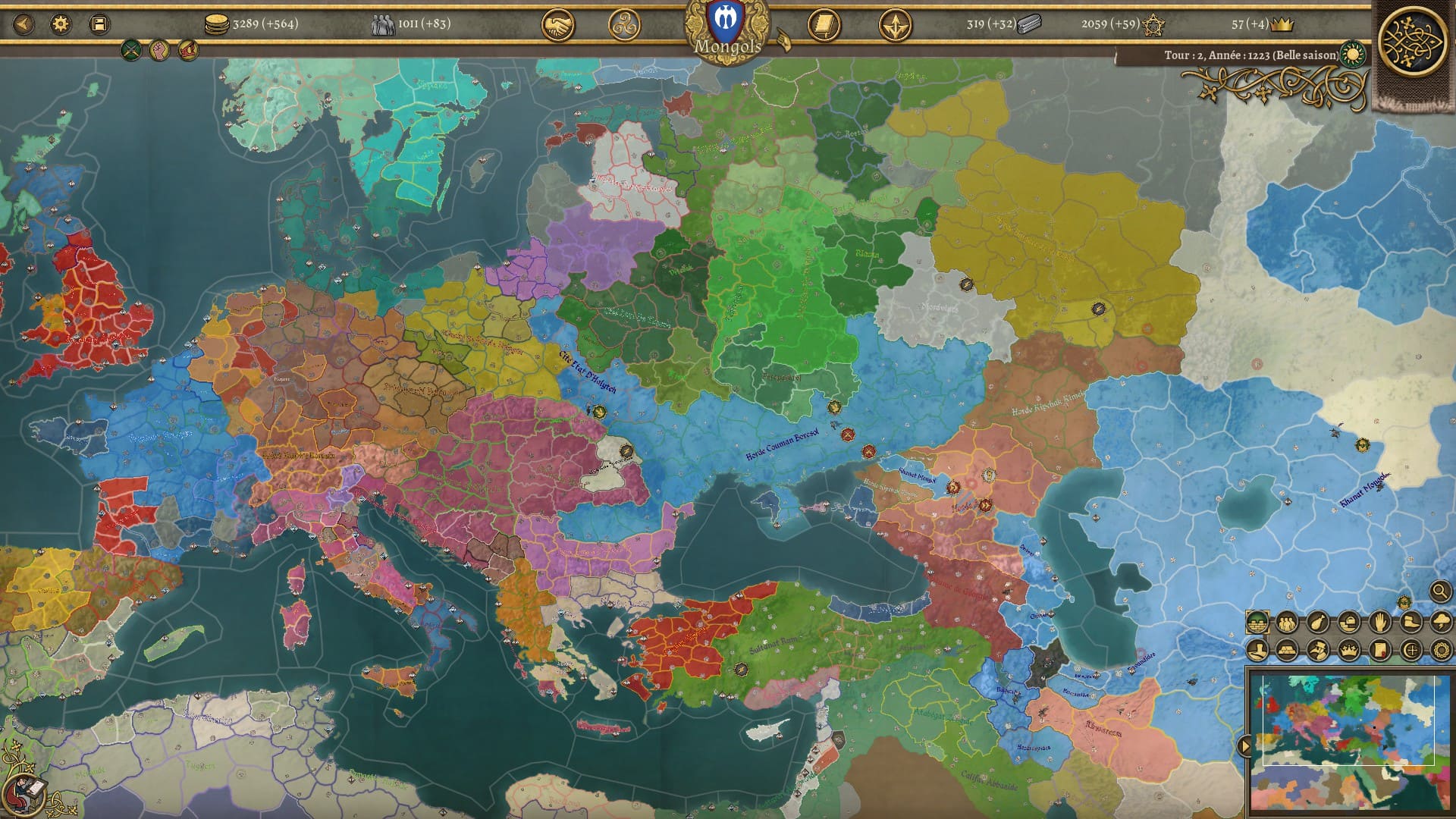Select the brick wall map mode
This screenshot has width=1456, height=819.
click(x=1257, y=623)
